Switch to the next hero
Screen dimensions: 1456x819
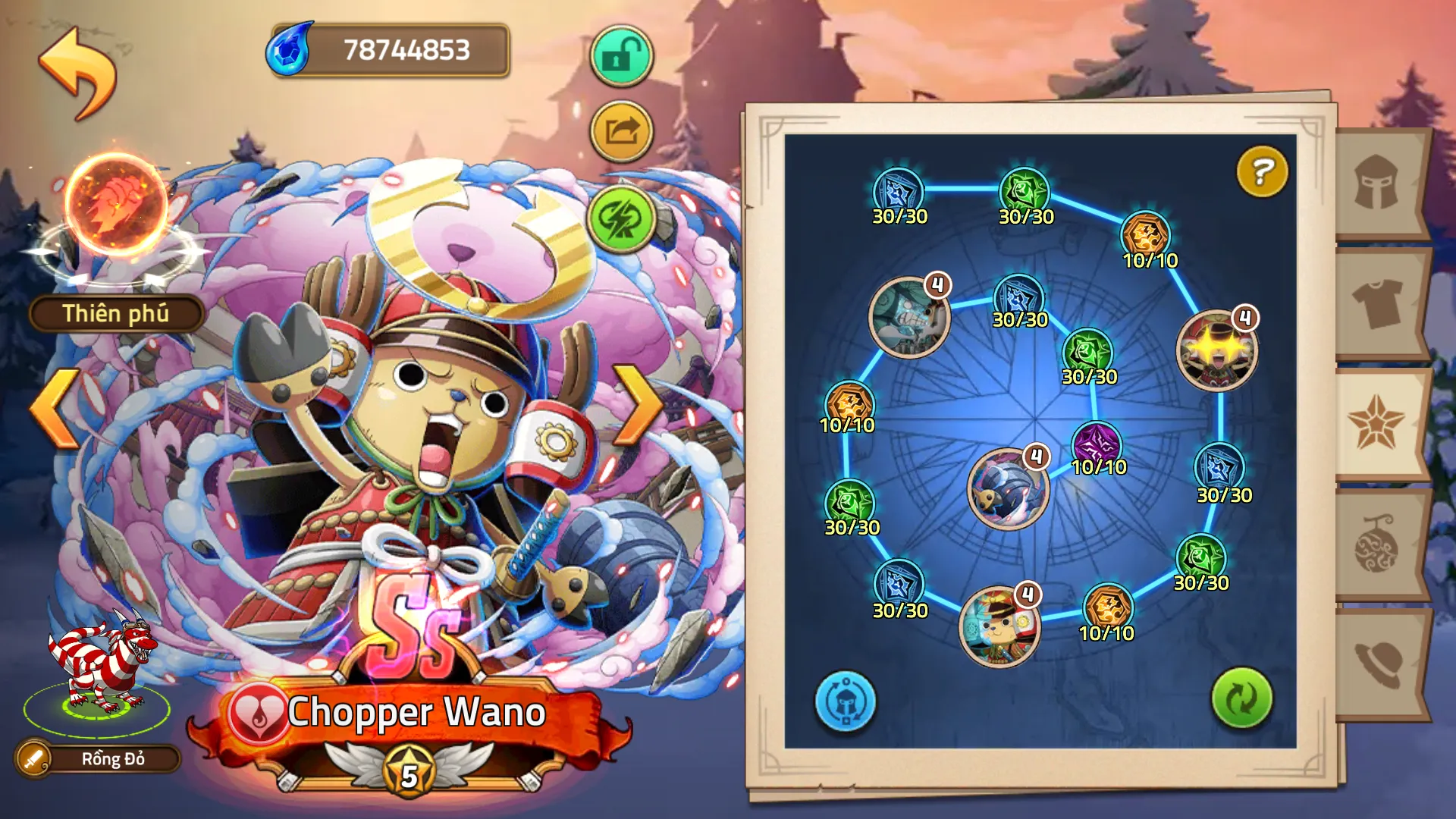pyautogui.click(x=639, y=405)
